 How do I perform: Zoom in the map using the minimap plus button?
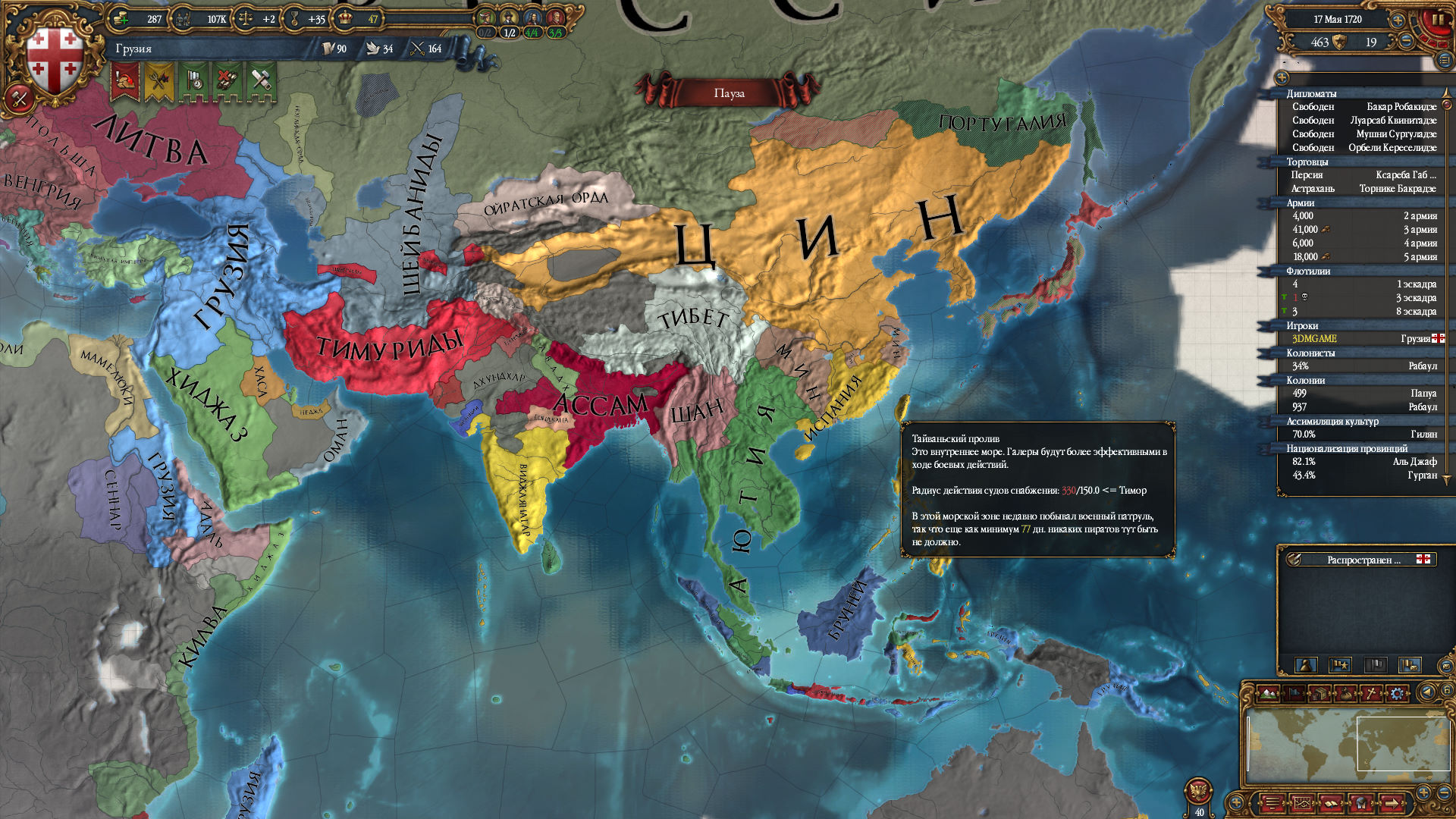(1423, 792)
